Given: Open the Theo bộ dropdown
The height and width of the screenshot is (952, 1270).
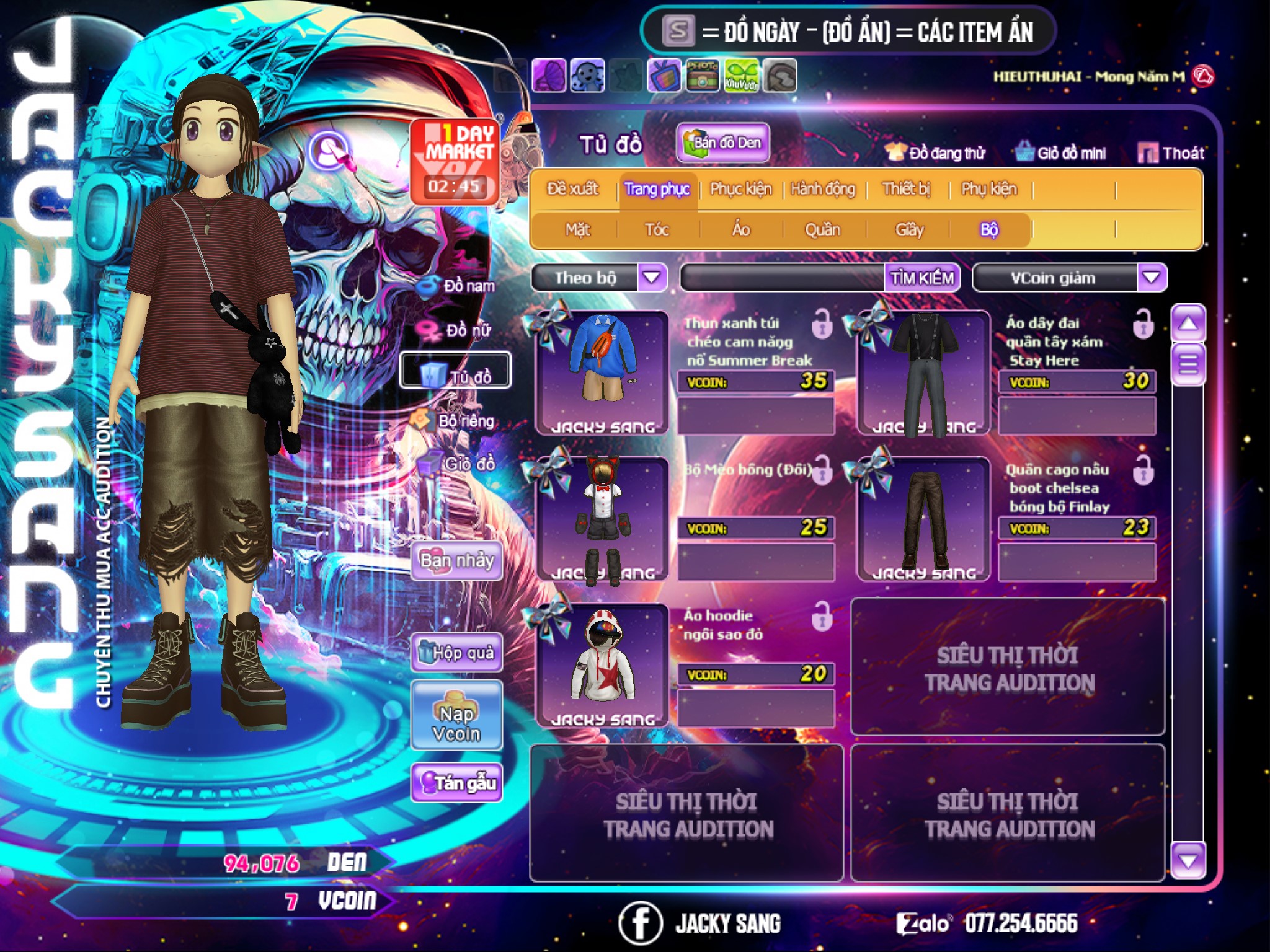Looking at the screenshot, I should coord(652,278).
